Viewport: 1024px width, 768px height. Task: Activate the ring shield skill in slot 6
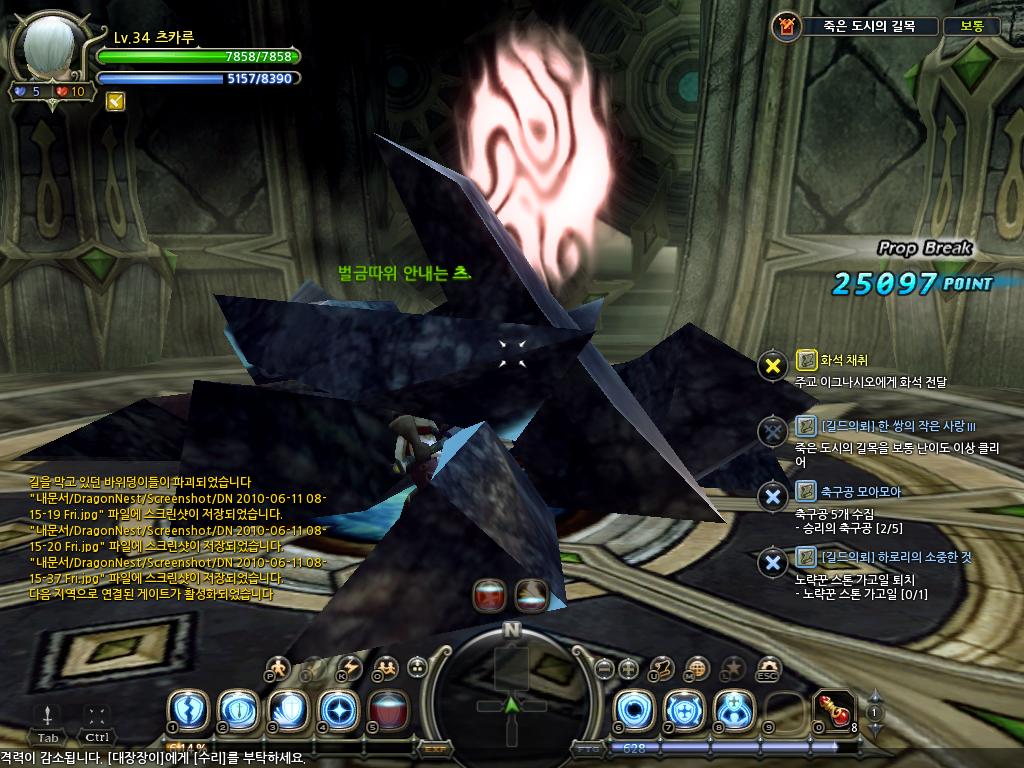pyautogui.click(x=633, y=709)
